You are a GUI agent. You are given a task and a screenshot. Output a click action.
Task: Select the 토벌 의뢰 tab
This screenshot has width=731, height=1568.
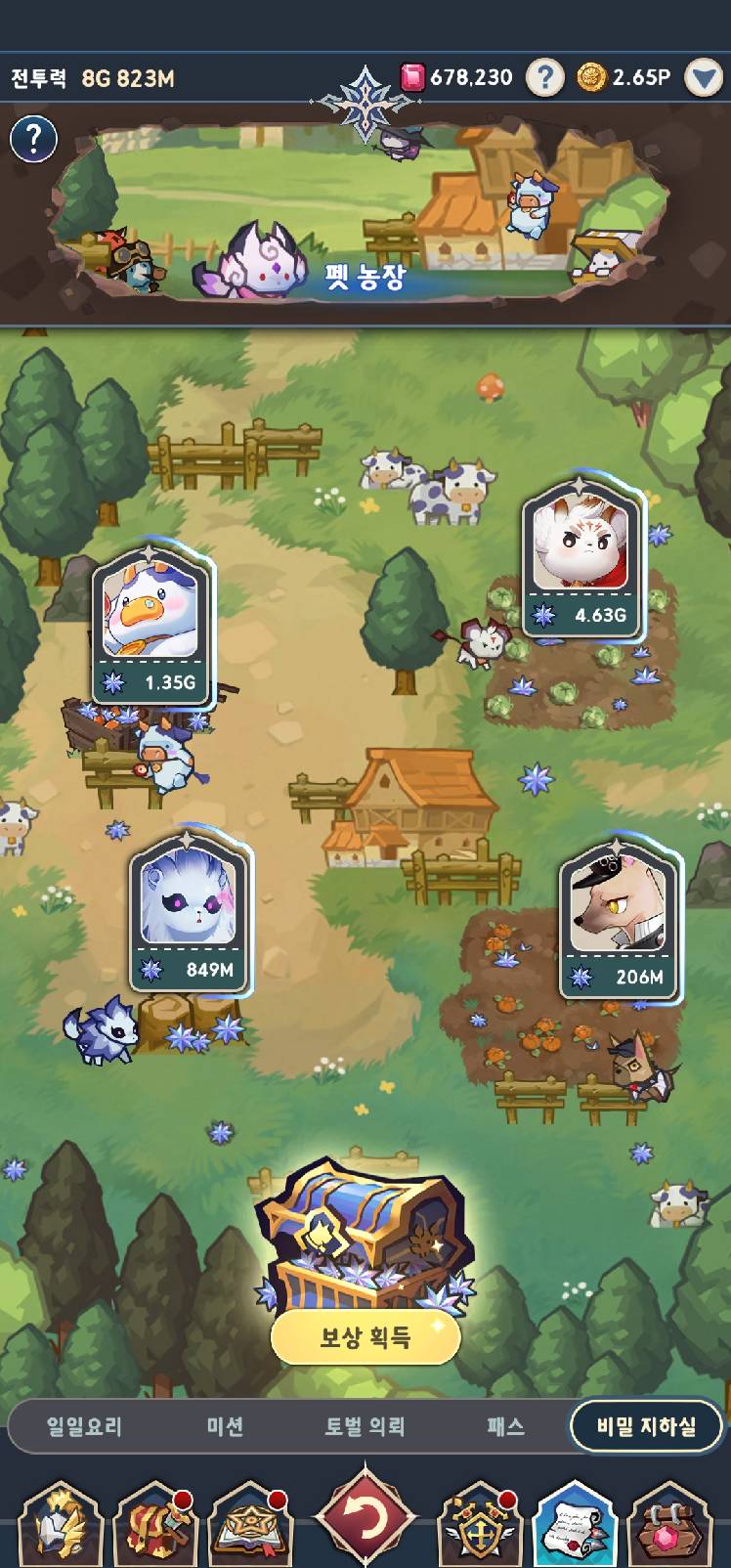(x=365, y=1426)
